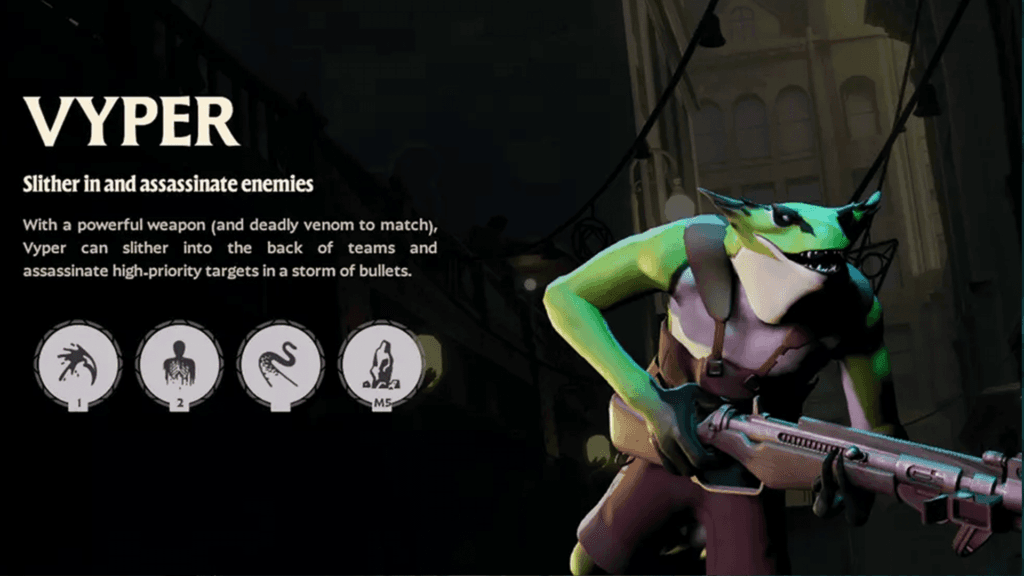
Task: Activate the slithering snake ability icon
Action: click(281, 362)
